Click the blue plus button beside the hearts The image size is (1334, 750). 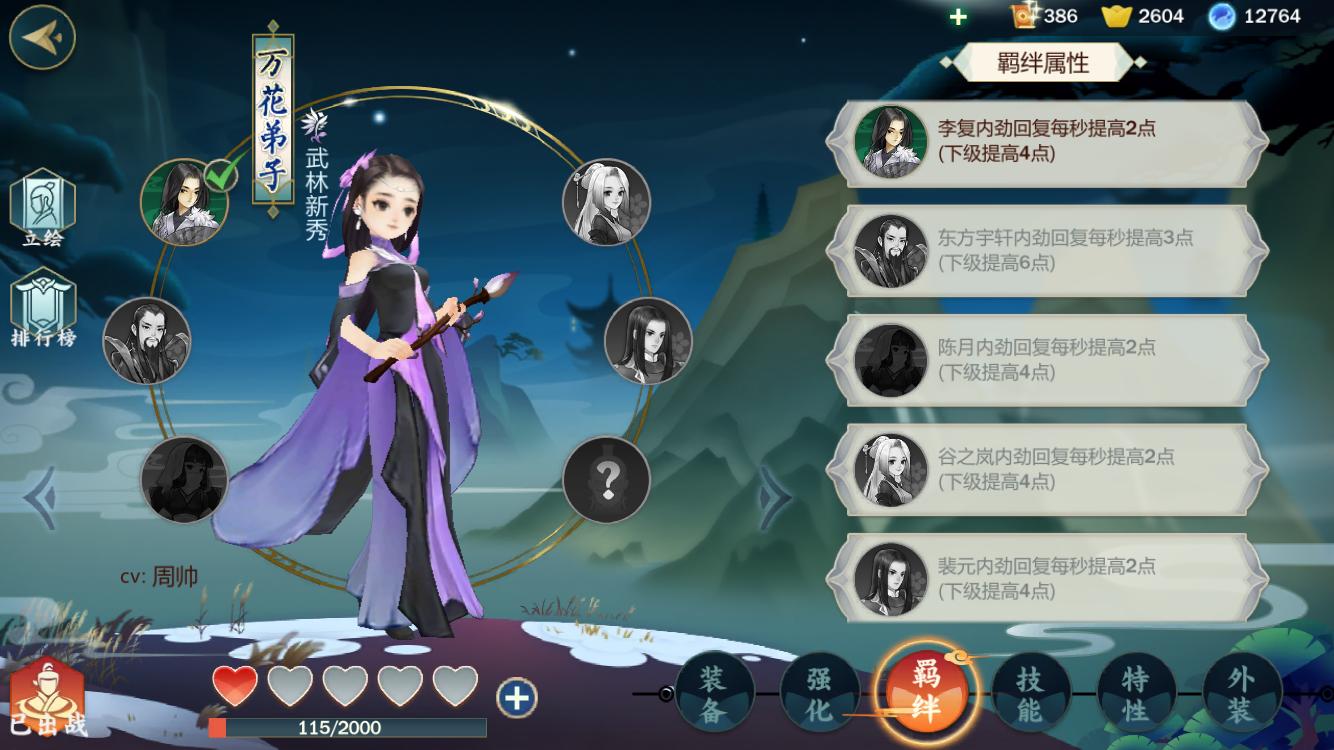[517, 697]
